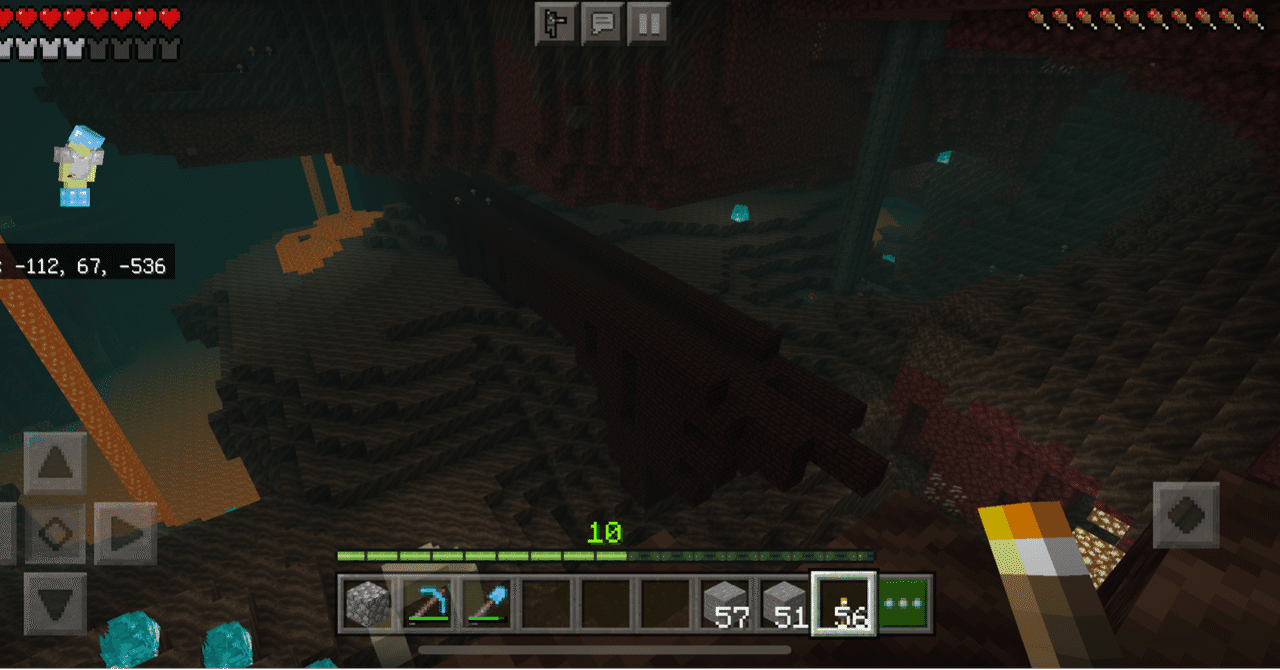Tap the center sneak diamond button
This screenshot has width=1280, height=670.
pos(55,534)
